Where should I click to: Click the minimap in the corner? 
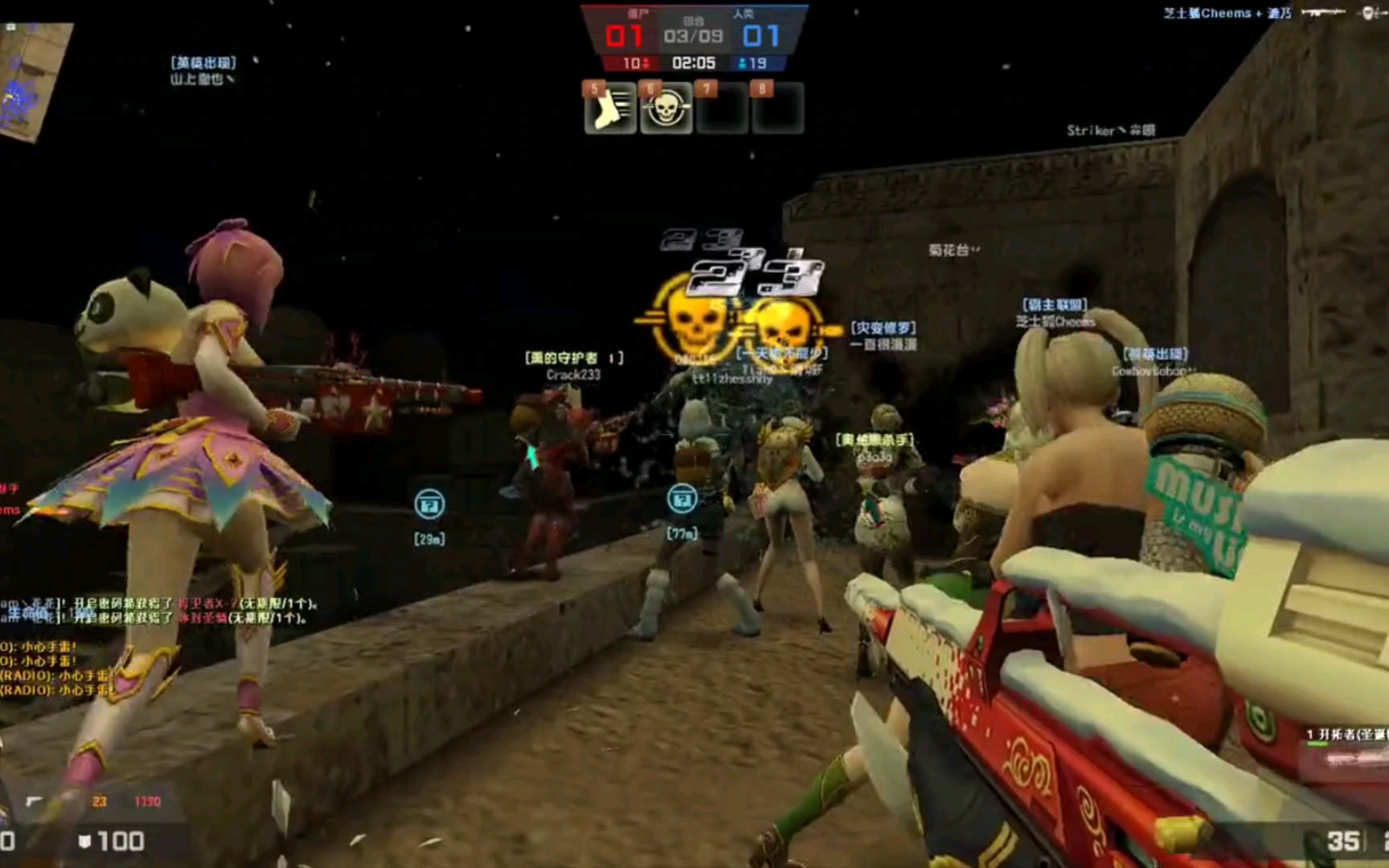tap(32, 80)
